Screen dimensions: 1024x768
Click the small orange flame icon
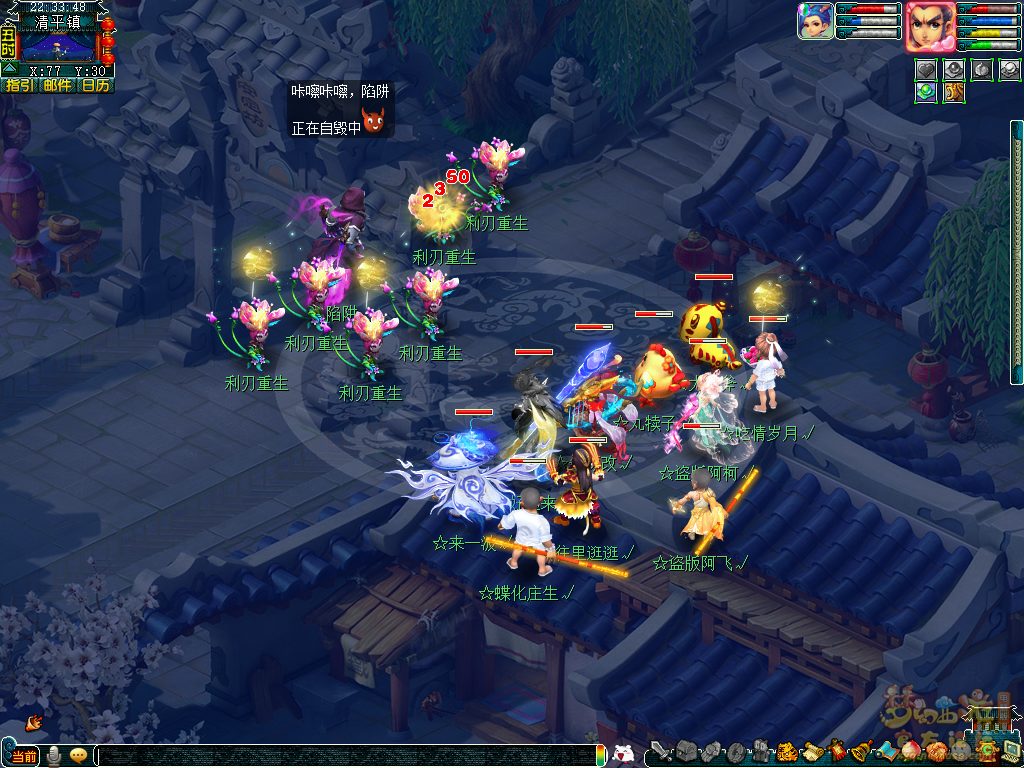pos(34,721)
